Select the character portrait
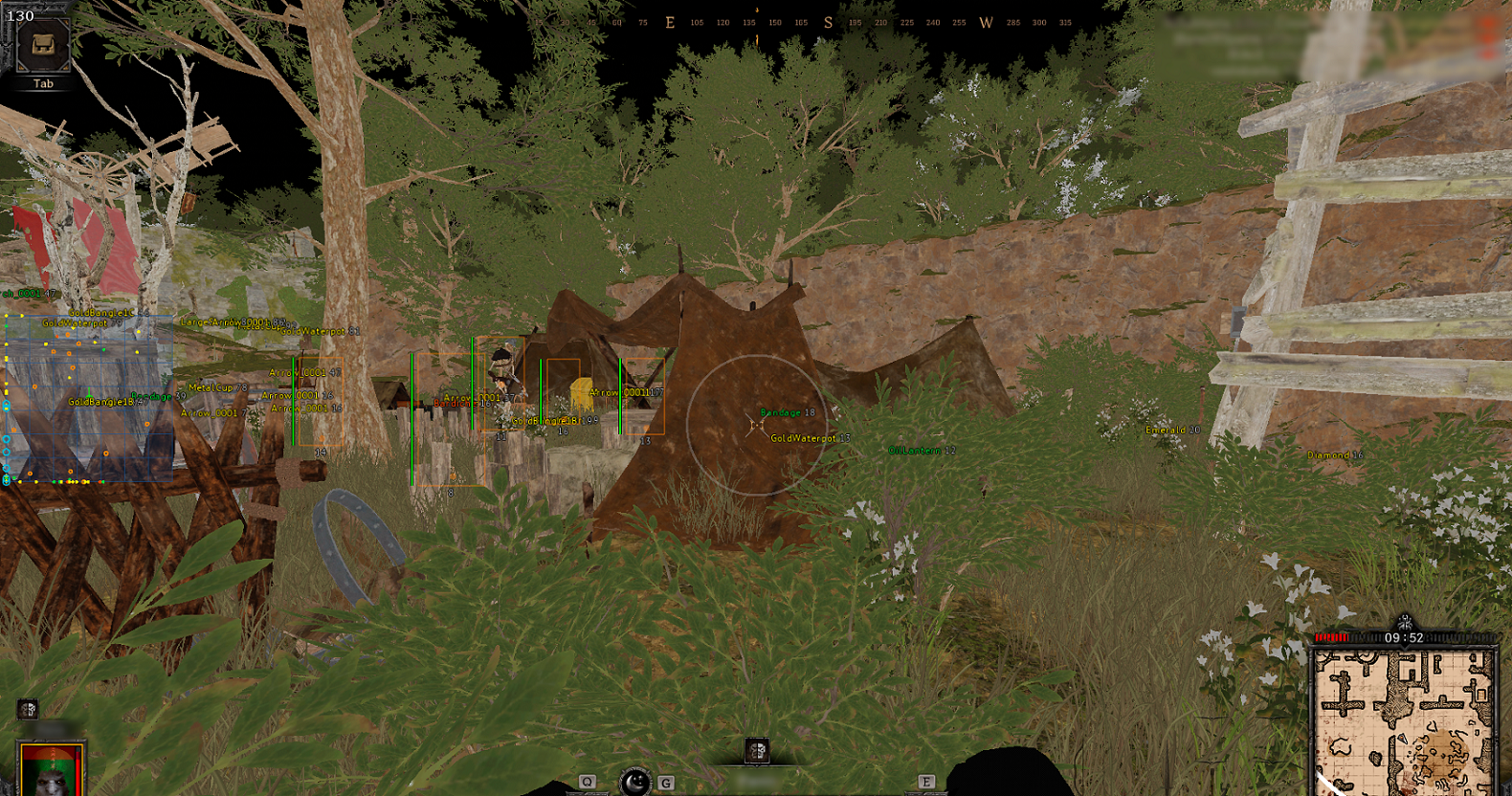 coord(53,769)
